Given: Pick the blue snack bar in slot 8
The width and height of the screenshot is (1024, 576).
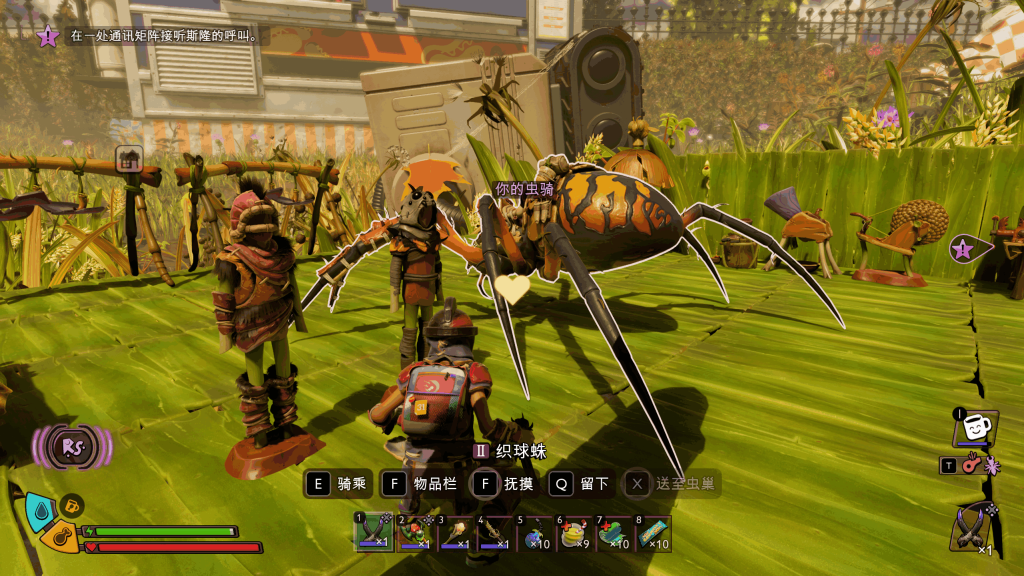Looking at the screenshot, I should point(654,532).
